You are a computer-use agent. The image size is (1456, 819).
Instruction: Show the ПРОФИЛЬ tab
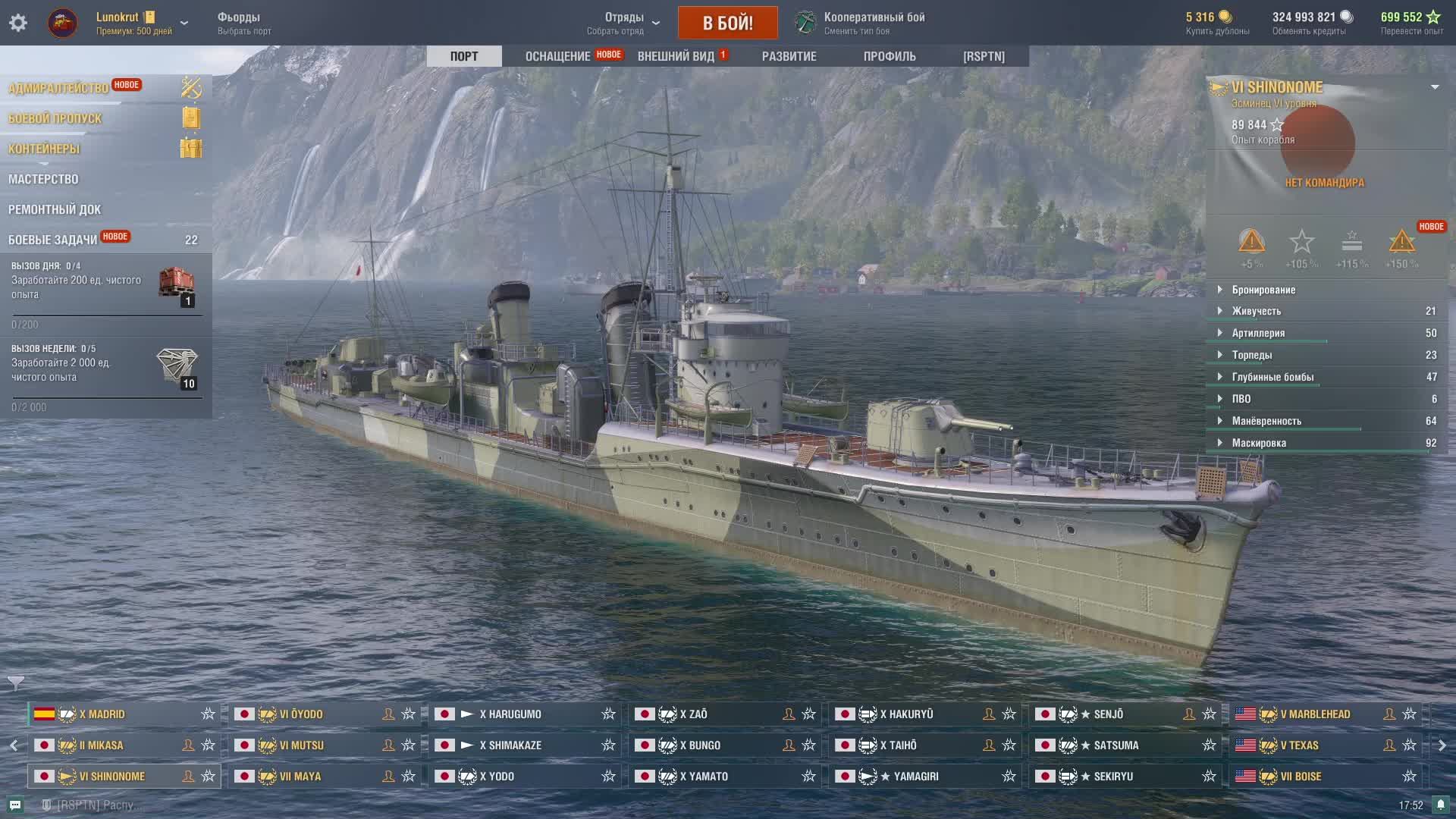(x=889, y=56)
